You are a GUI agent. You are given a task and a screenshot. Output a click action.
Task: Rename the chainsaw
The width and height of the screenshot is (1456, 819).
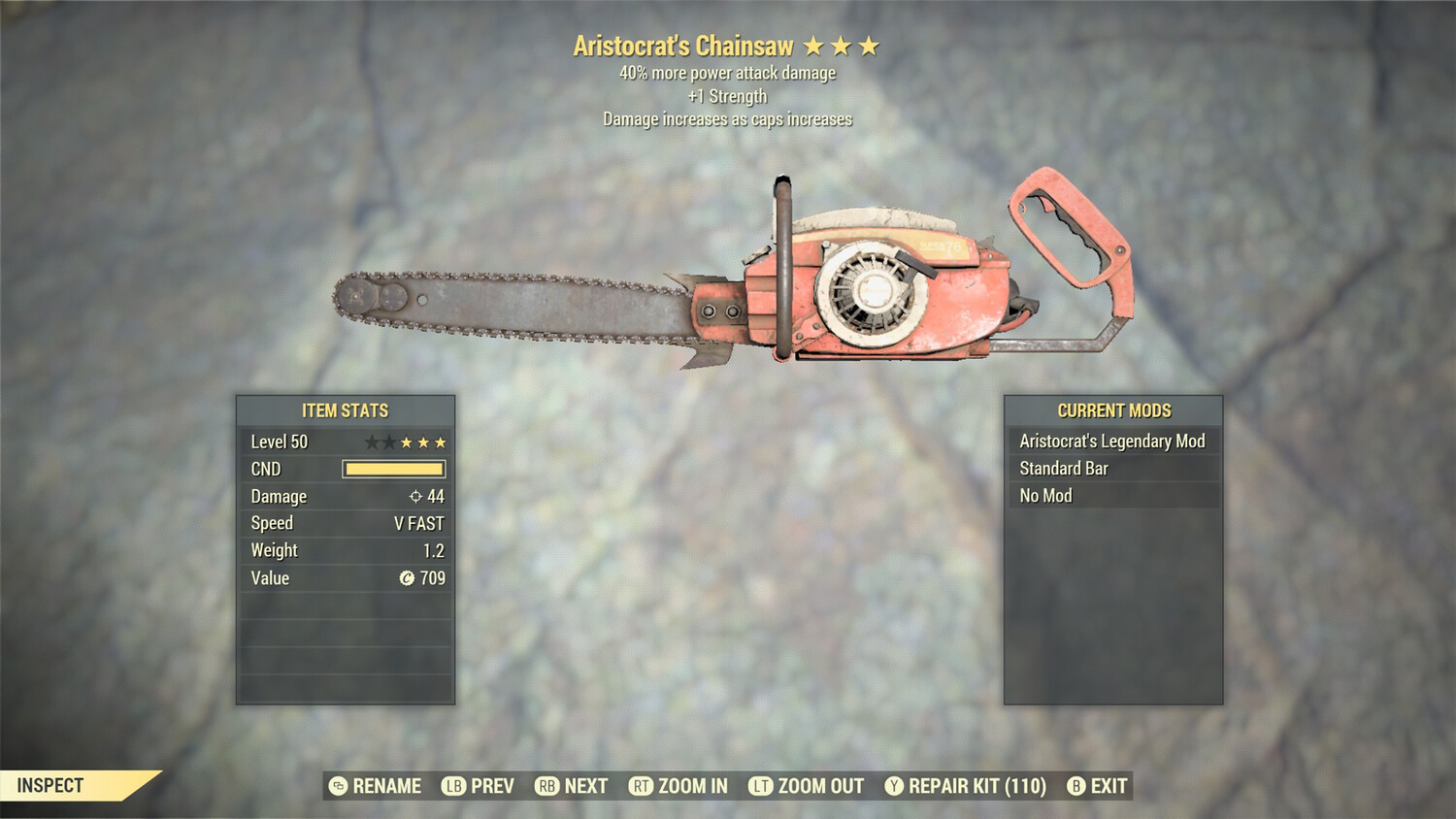pos(376,786)
